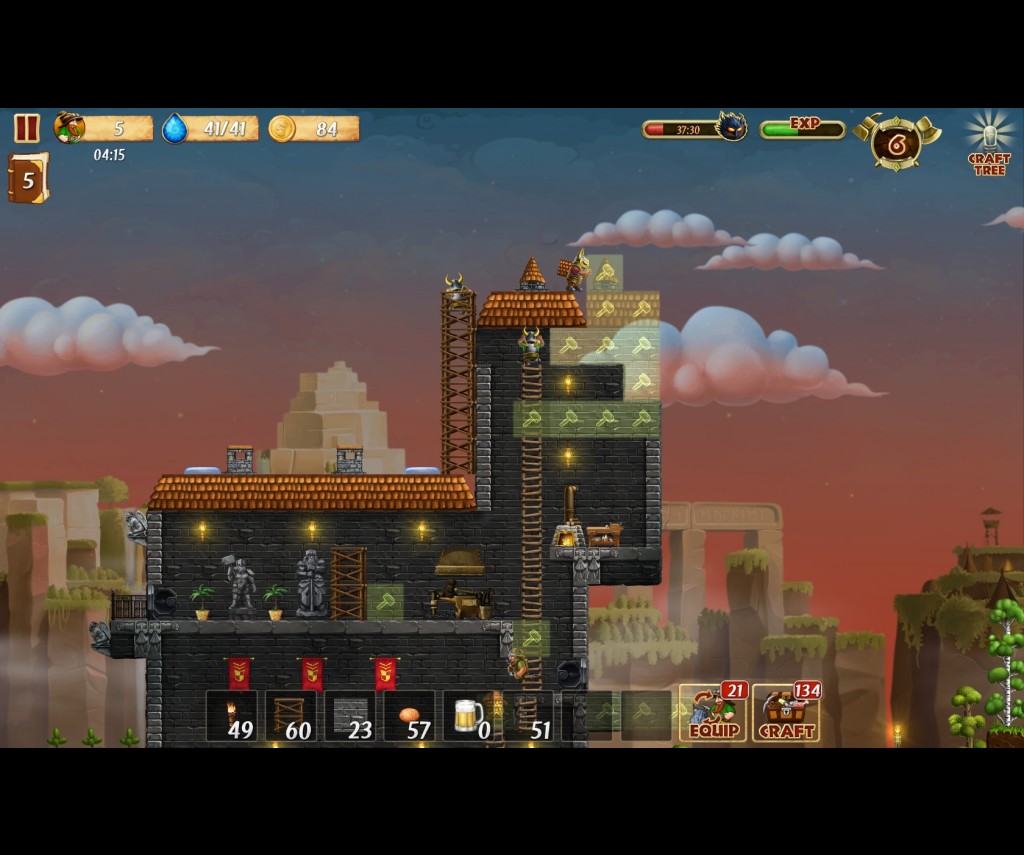Click the gold coin icon
This screenshot has height=855, width=1024.
(x=282, y=129)
